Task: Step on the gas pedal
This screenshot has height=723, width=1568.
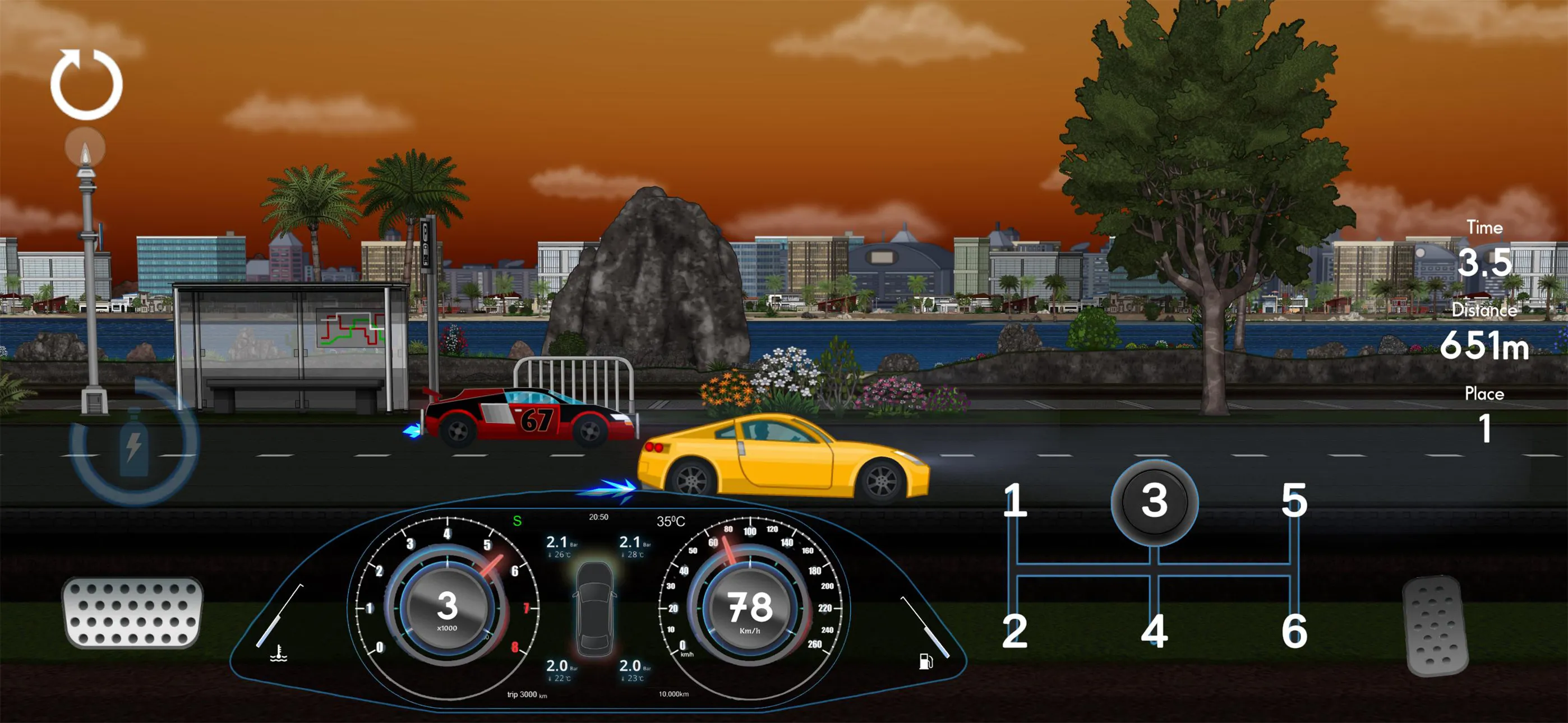Action: 1435,625
